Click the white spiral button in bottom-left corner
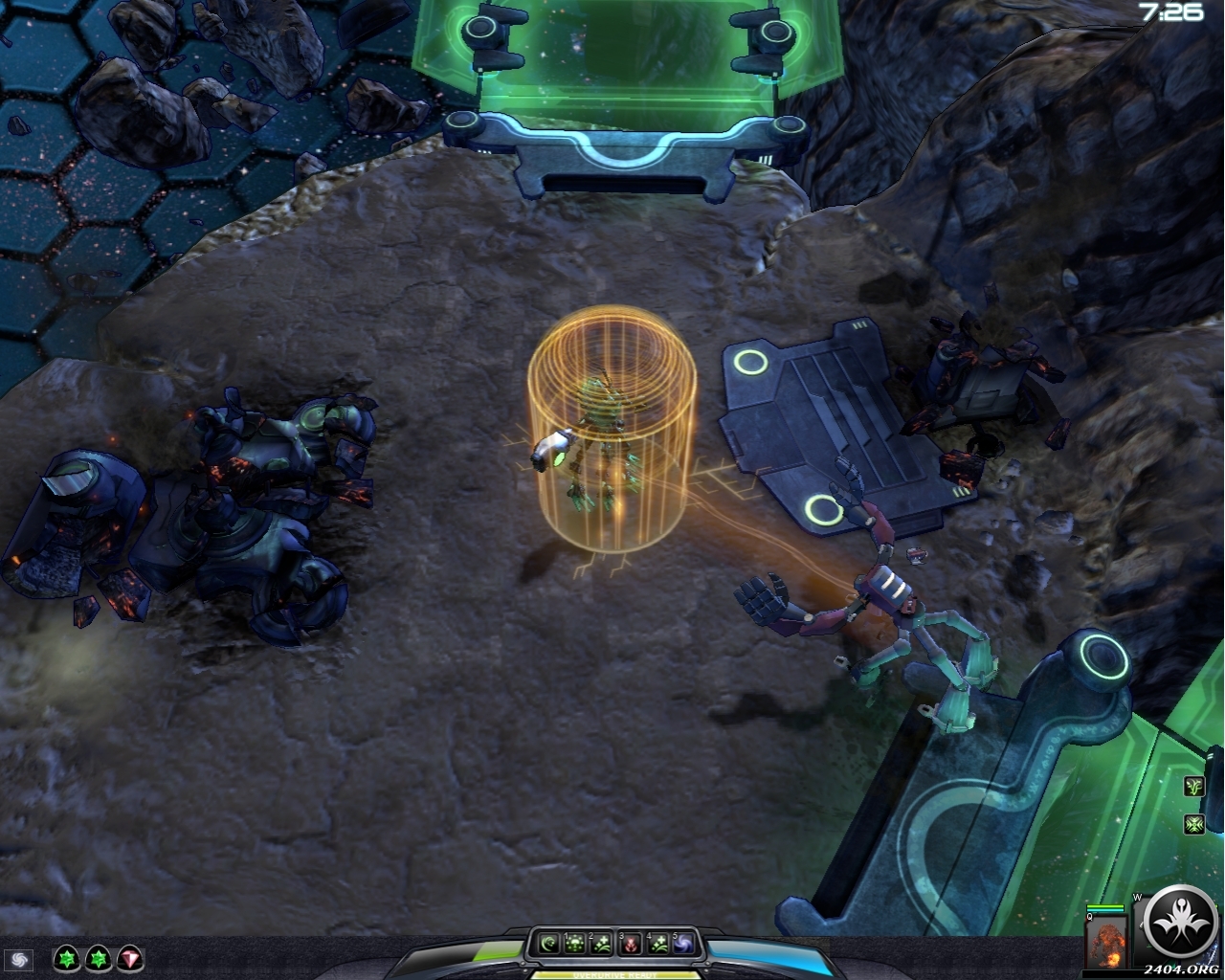 tap(18, 959)
